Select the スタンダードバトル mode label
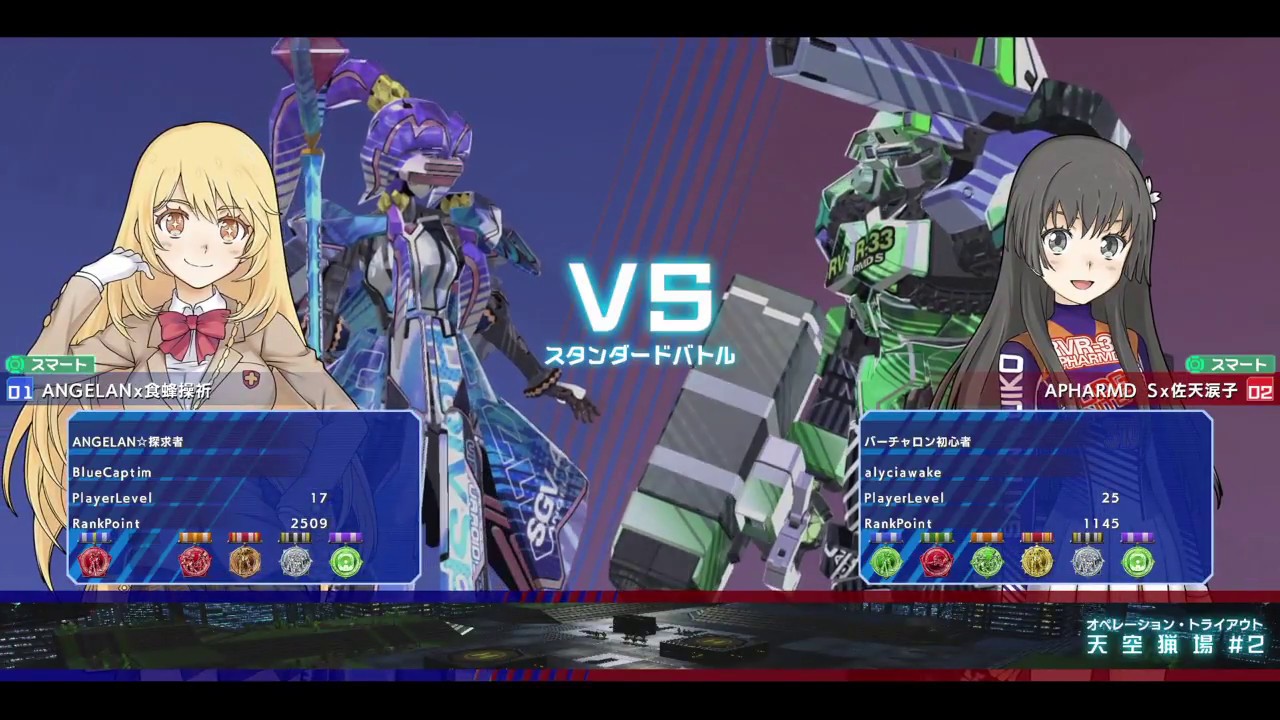Image resolution: width=1280 pixels, height=720 pixels. click(641, 355)
